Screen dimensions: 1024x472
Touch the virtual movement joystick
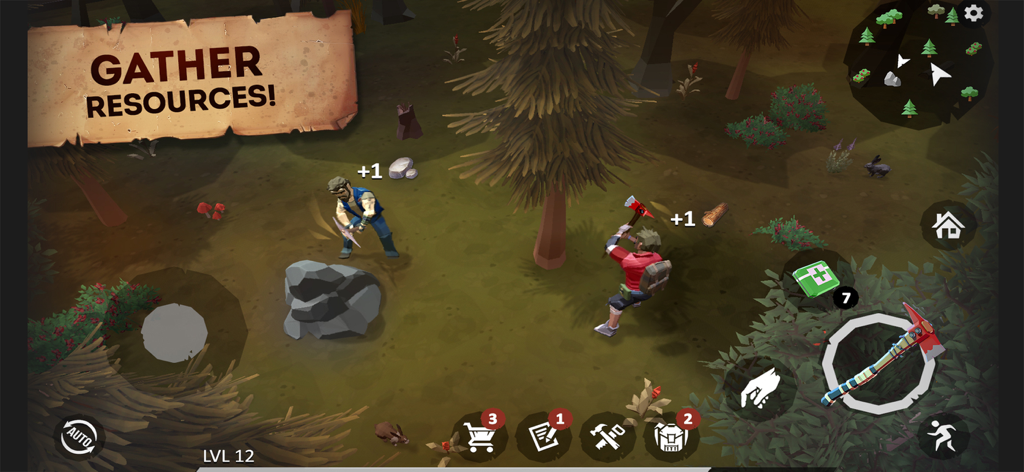point(175,332)
